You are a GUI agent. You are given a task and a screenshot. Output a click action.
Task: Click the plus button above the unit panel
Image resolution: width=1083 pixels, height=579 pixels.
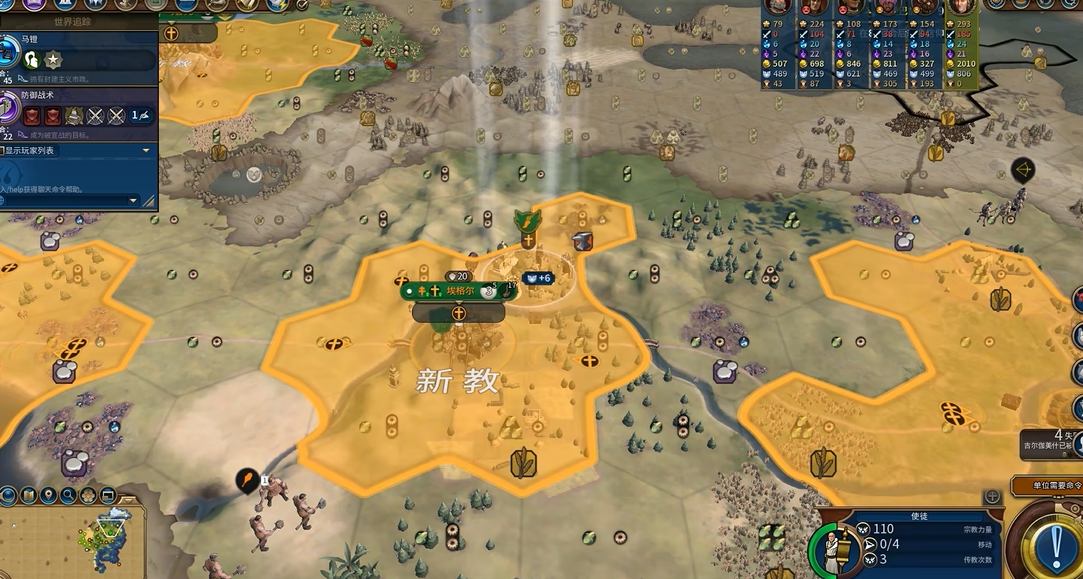(x=992, y=496)
